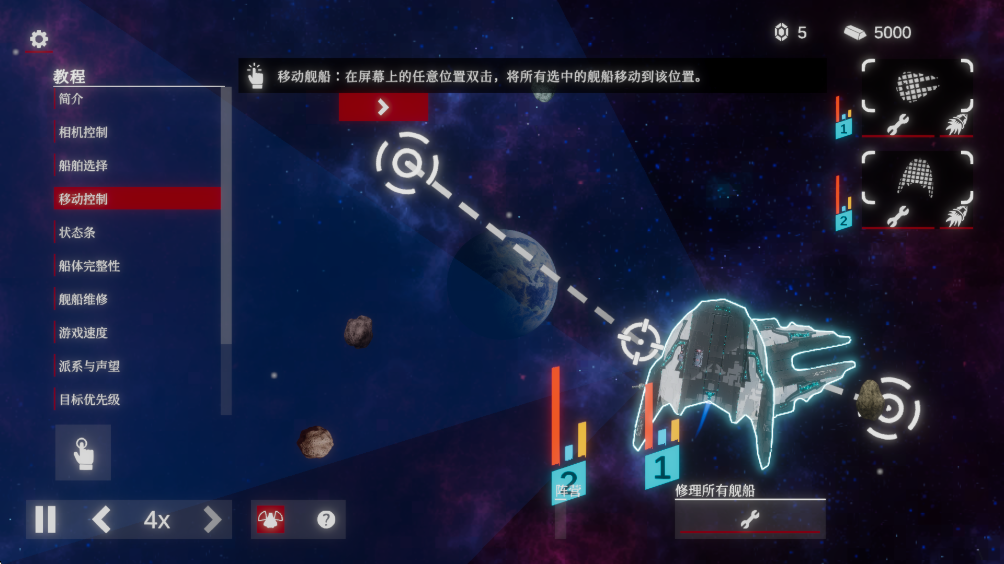Viewport: 1004px width, 564px height.
Task: Choose the 目标优先级 tutorial entry
Action: 136,400
